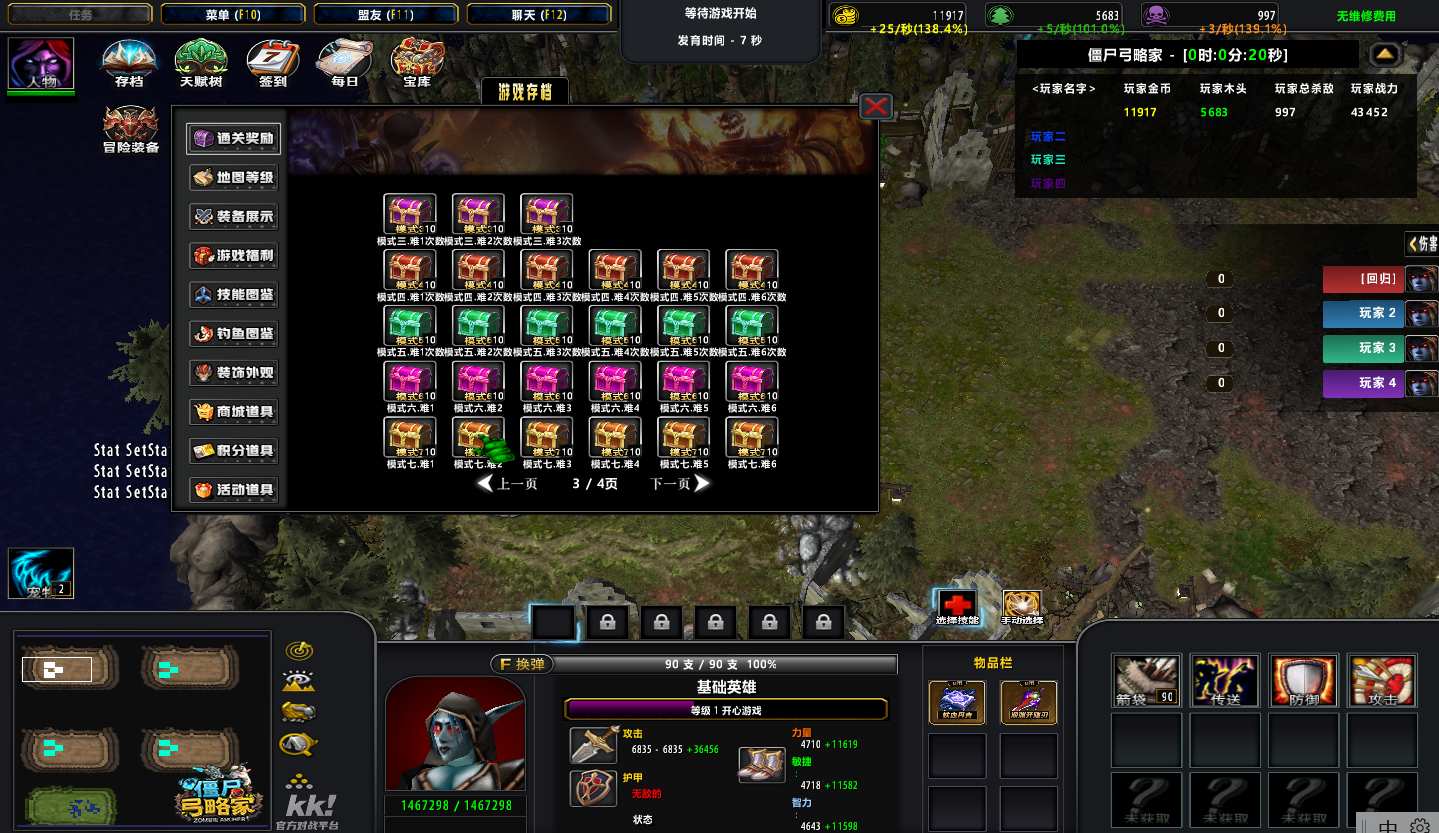Open the 聊天 (F12) chat log
Image resolution: width=1439 pixels, height=833 pixels.
click(538, 14)
